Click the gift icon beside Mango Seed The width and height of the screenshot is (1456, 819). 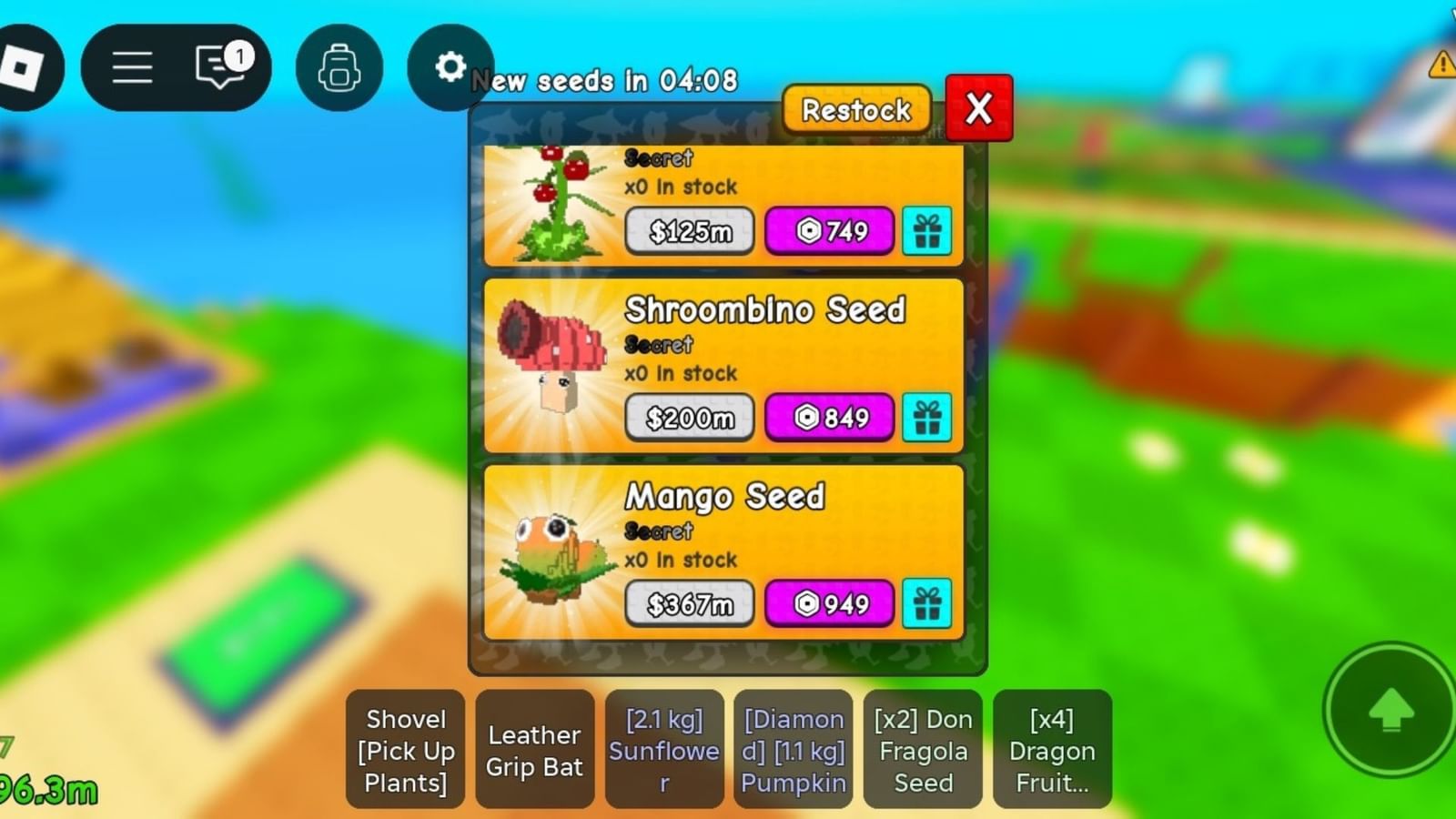[x=927, y=603]
